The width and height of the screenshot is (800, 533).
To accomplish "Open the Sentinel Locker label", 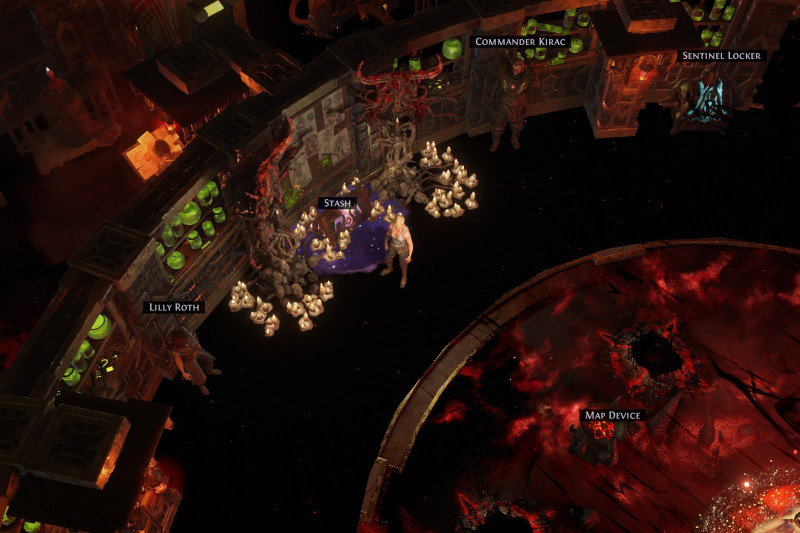I will (723, 56).
